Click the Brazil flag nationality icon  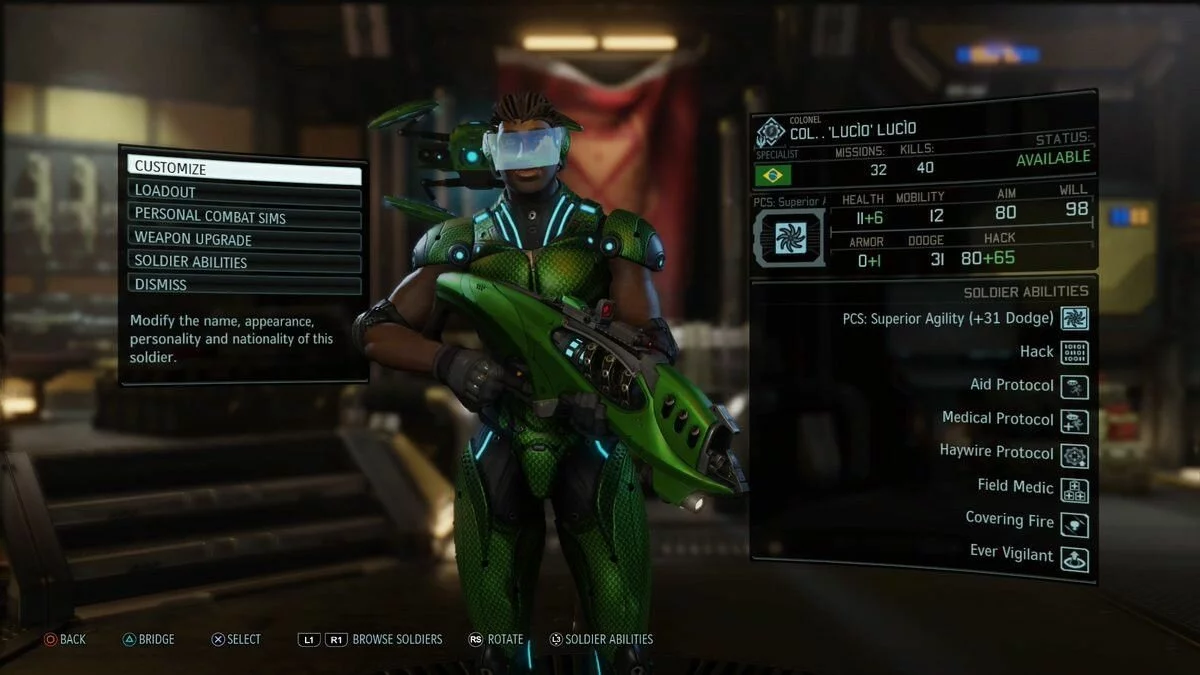tap(773, 175)
